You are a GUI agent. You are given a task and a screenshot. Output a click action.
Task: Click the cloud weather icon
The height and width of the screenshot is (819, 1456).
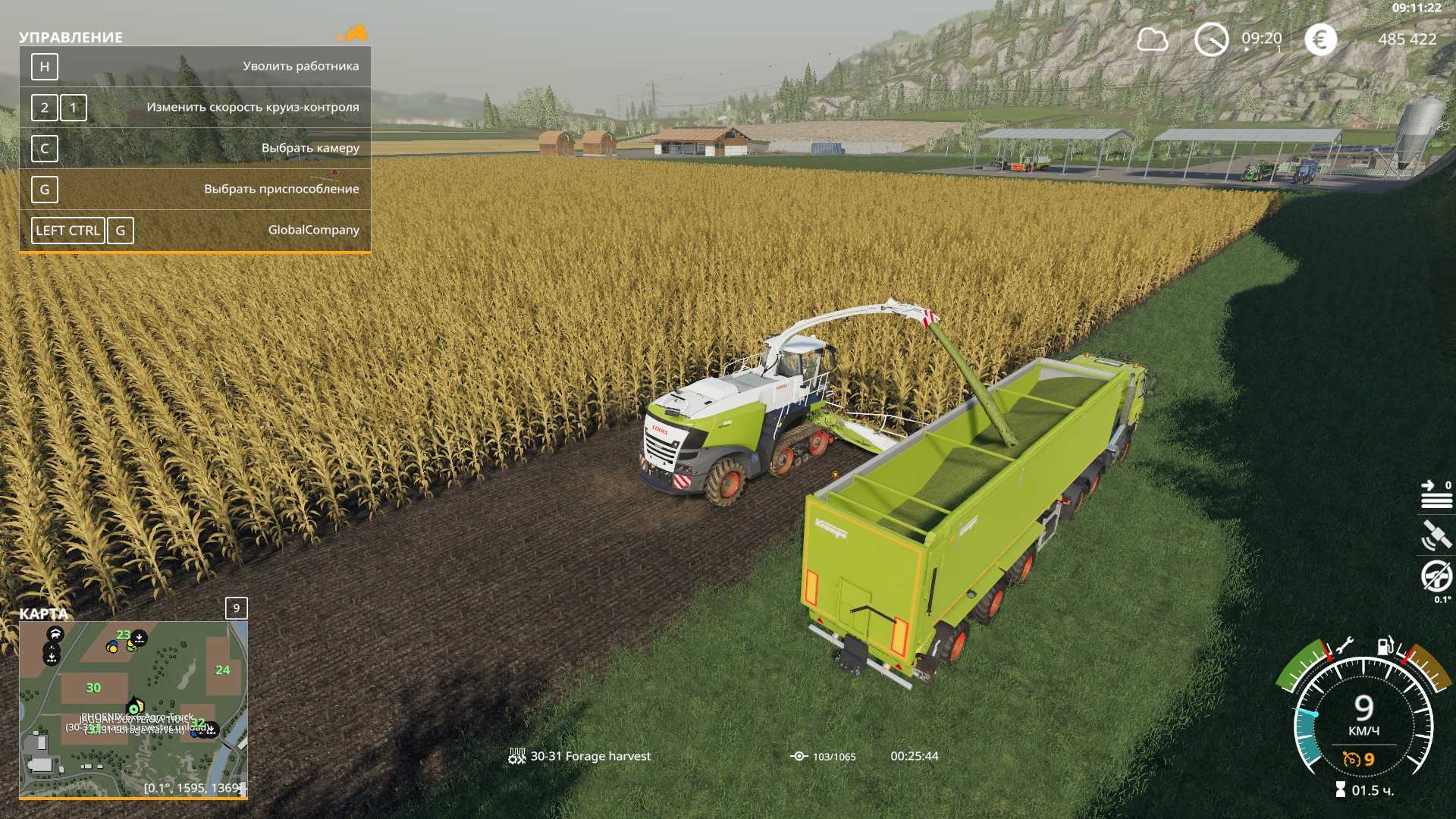coord(1152,39)
